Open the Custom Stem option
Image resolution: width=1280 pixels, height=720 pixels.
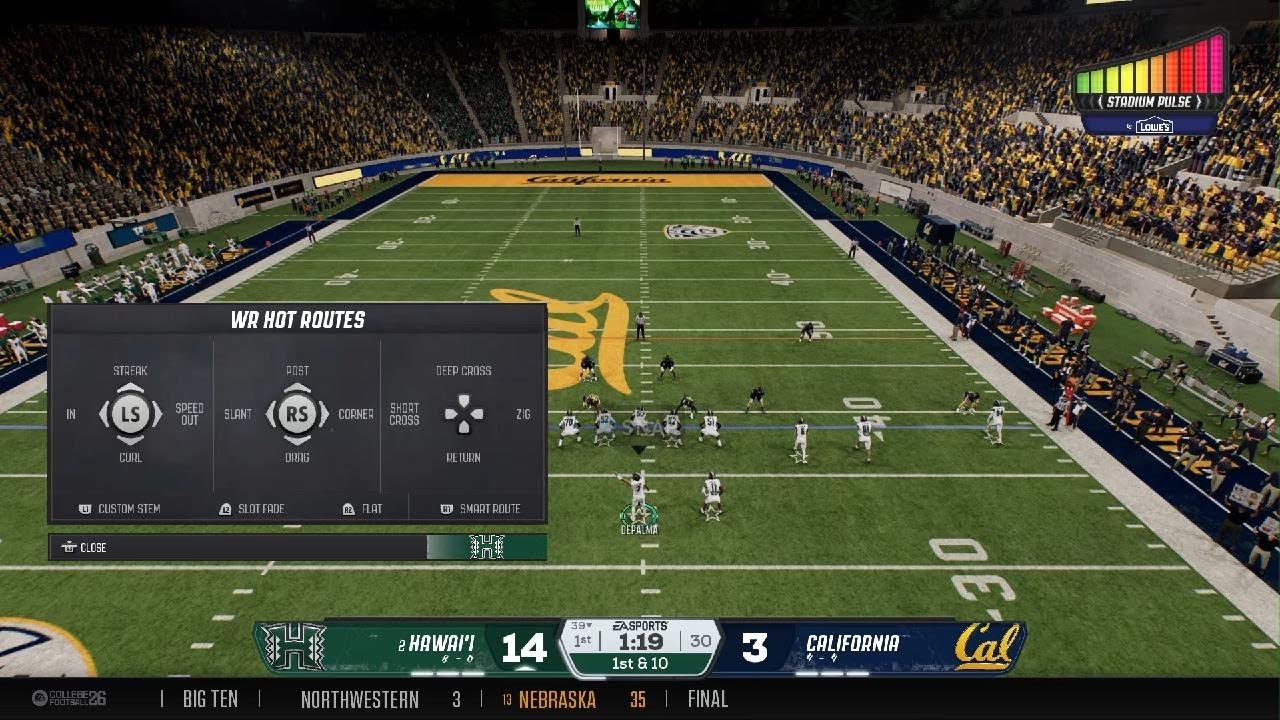click(x=120, y=509)
